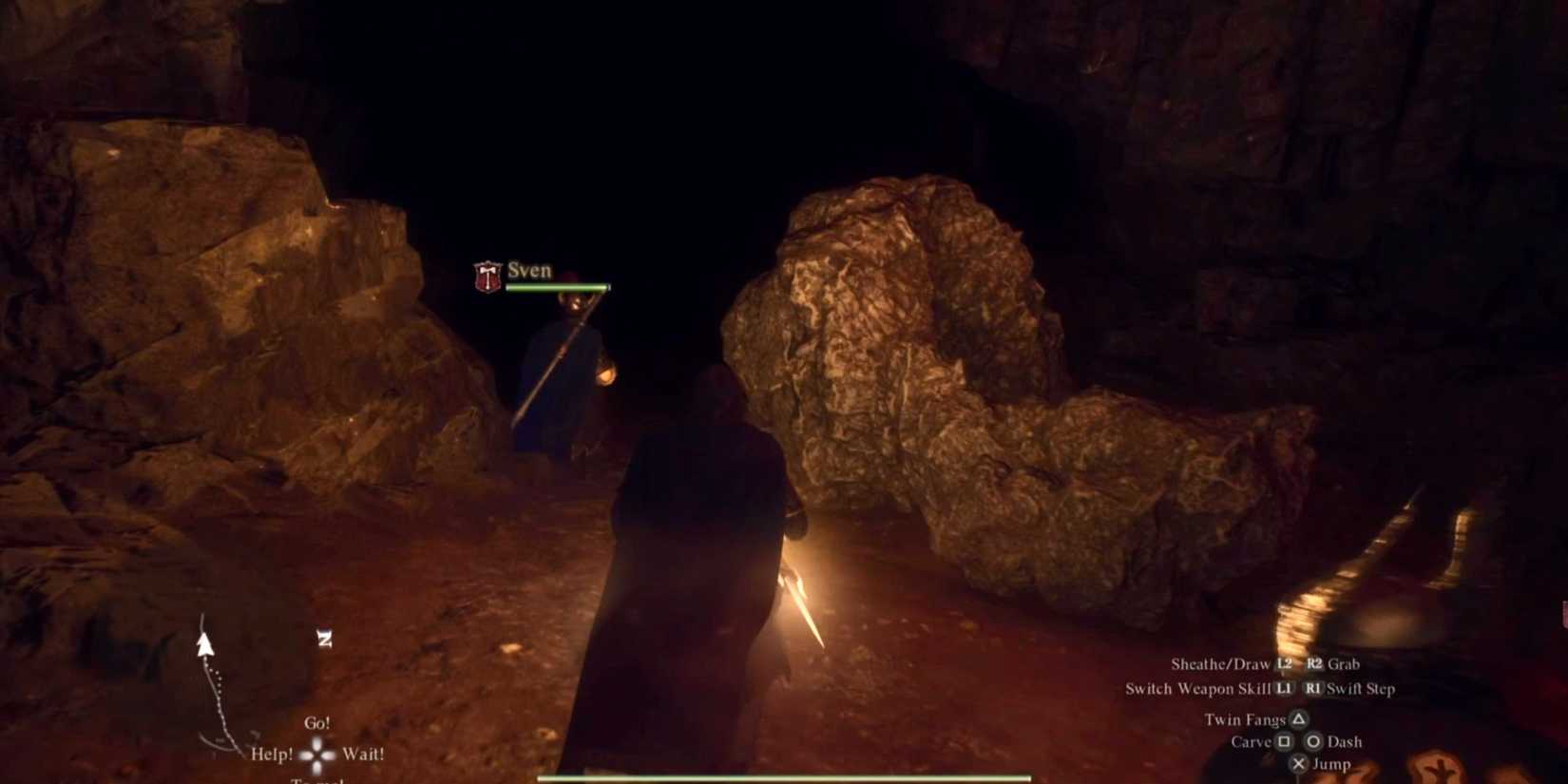
Task: Click the Dash circle button icon
Action: [x=1313, y=741]
